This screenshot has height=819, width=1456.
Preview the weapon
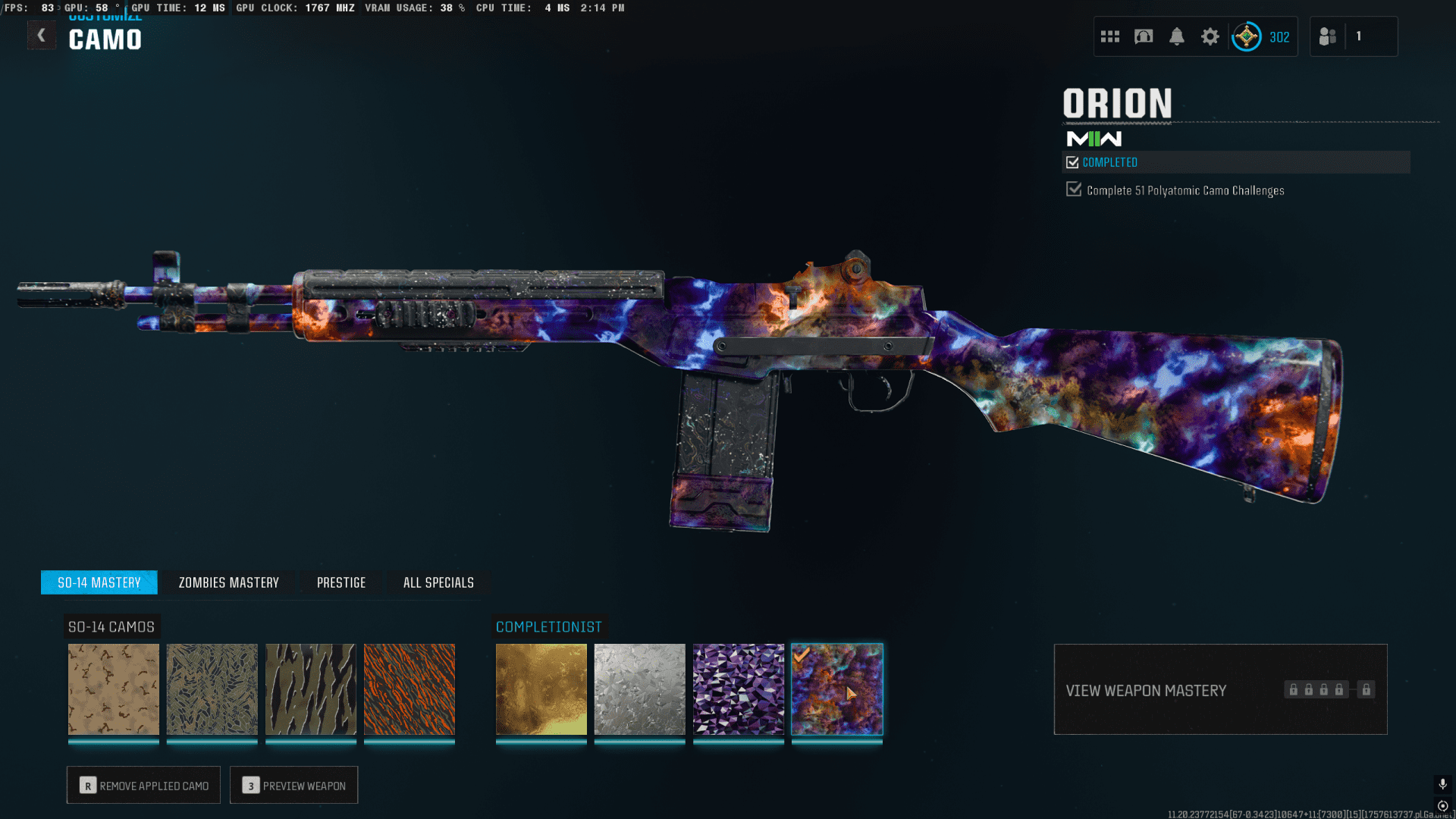pos(293,786)
